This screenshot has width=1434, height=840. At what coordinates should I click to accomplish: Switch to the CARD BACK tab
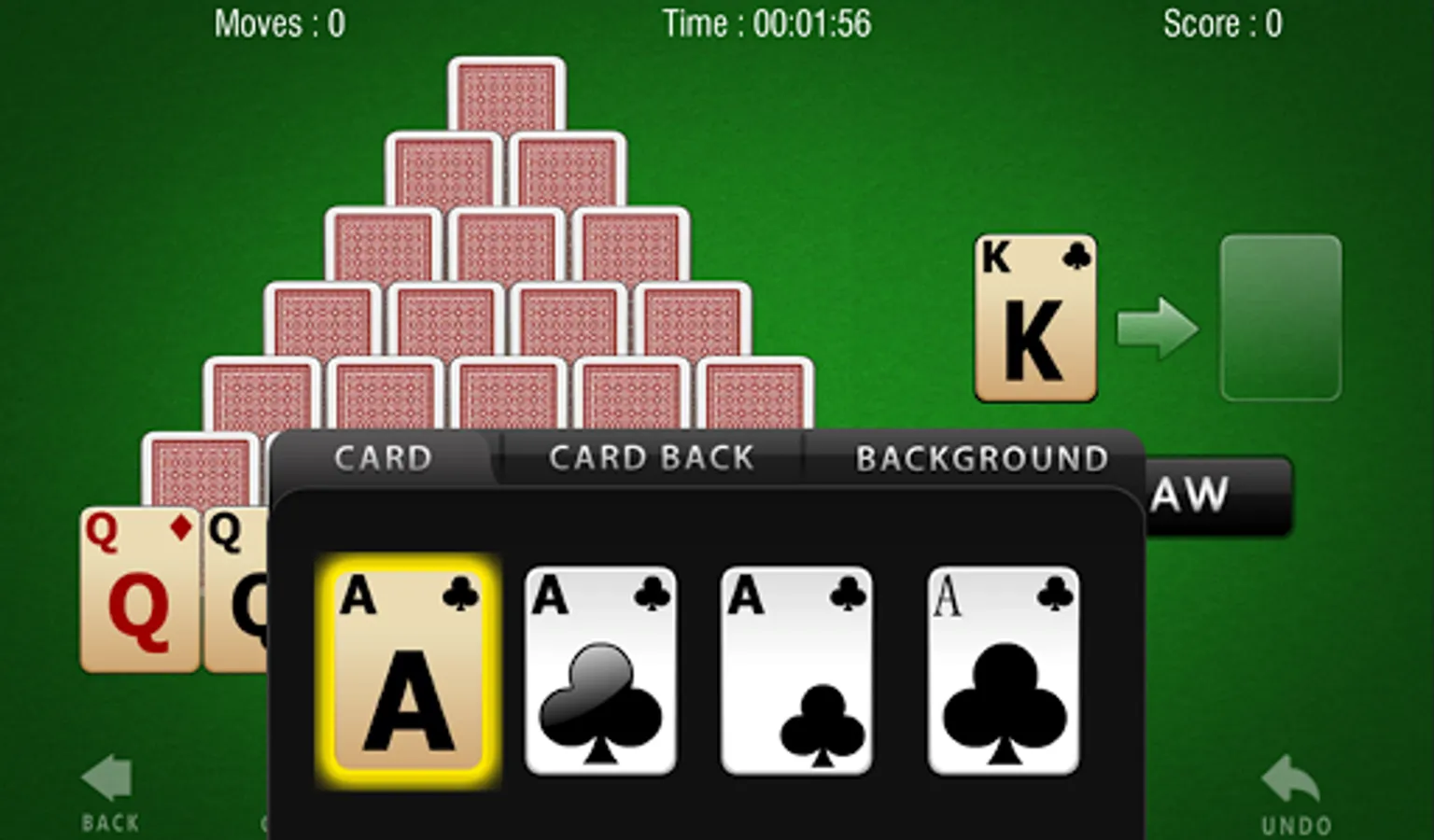[653, 457]
